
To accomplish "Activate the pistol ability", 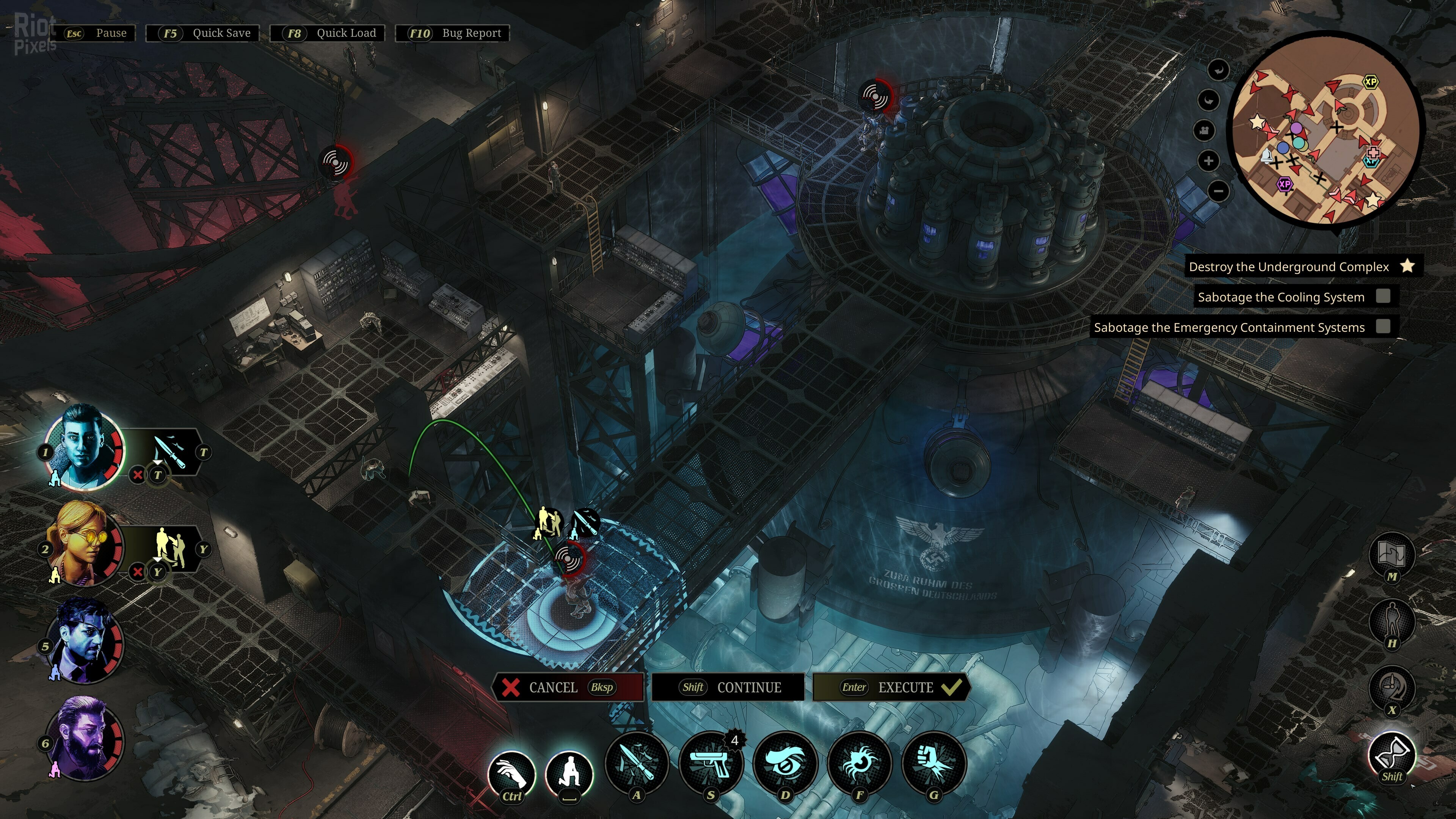I will tap(711, 763).
